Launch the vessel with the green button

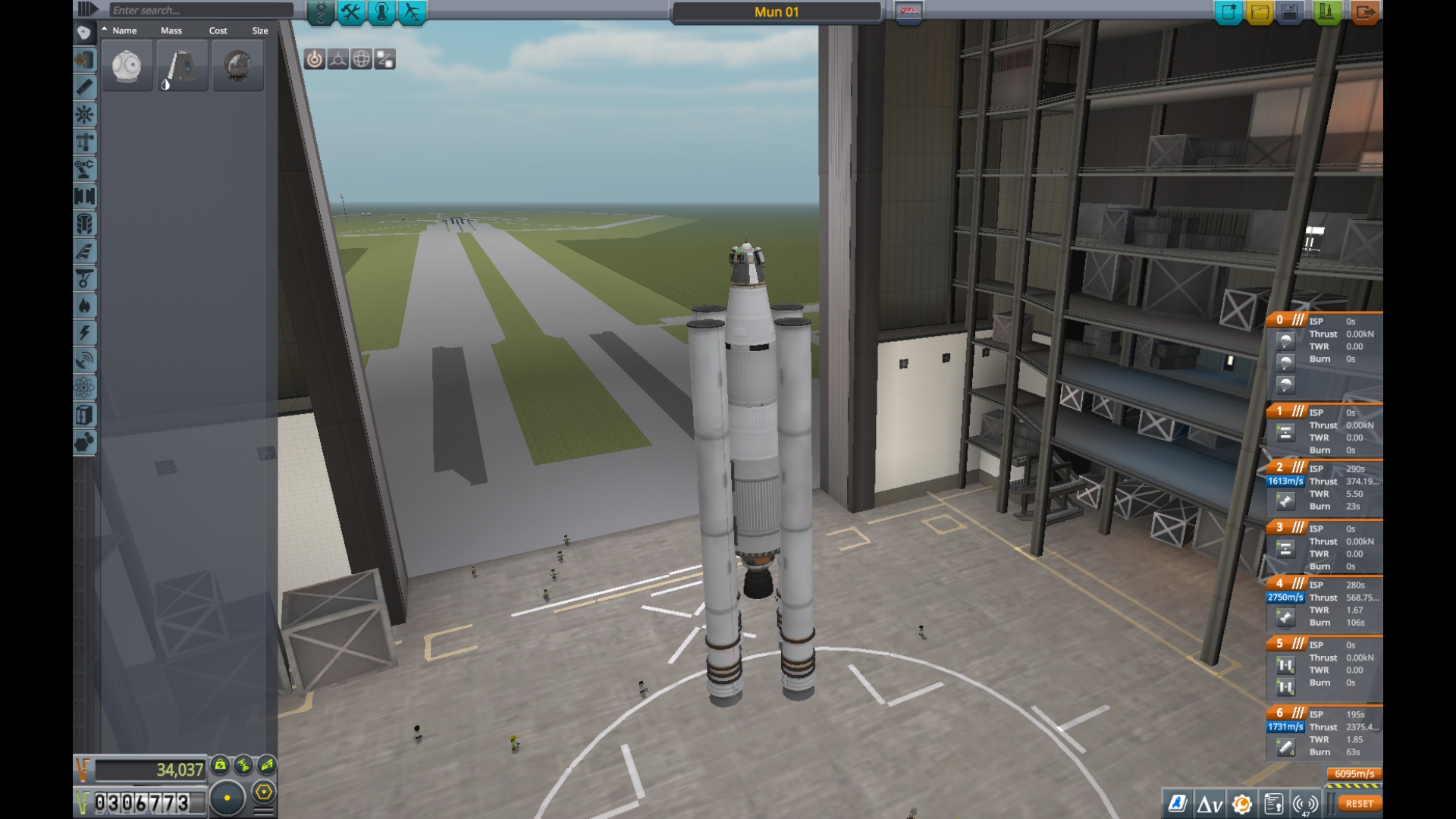tap(1327, 12)
